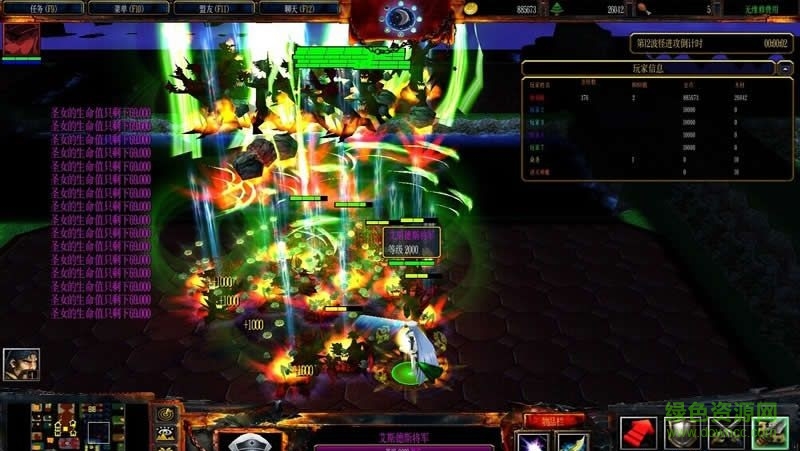This screenshot has width=800, height=451.
Task: Choose the crossed swords Attack command
Action: [x=726, y=433]
